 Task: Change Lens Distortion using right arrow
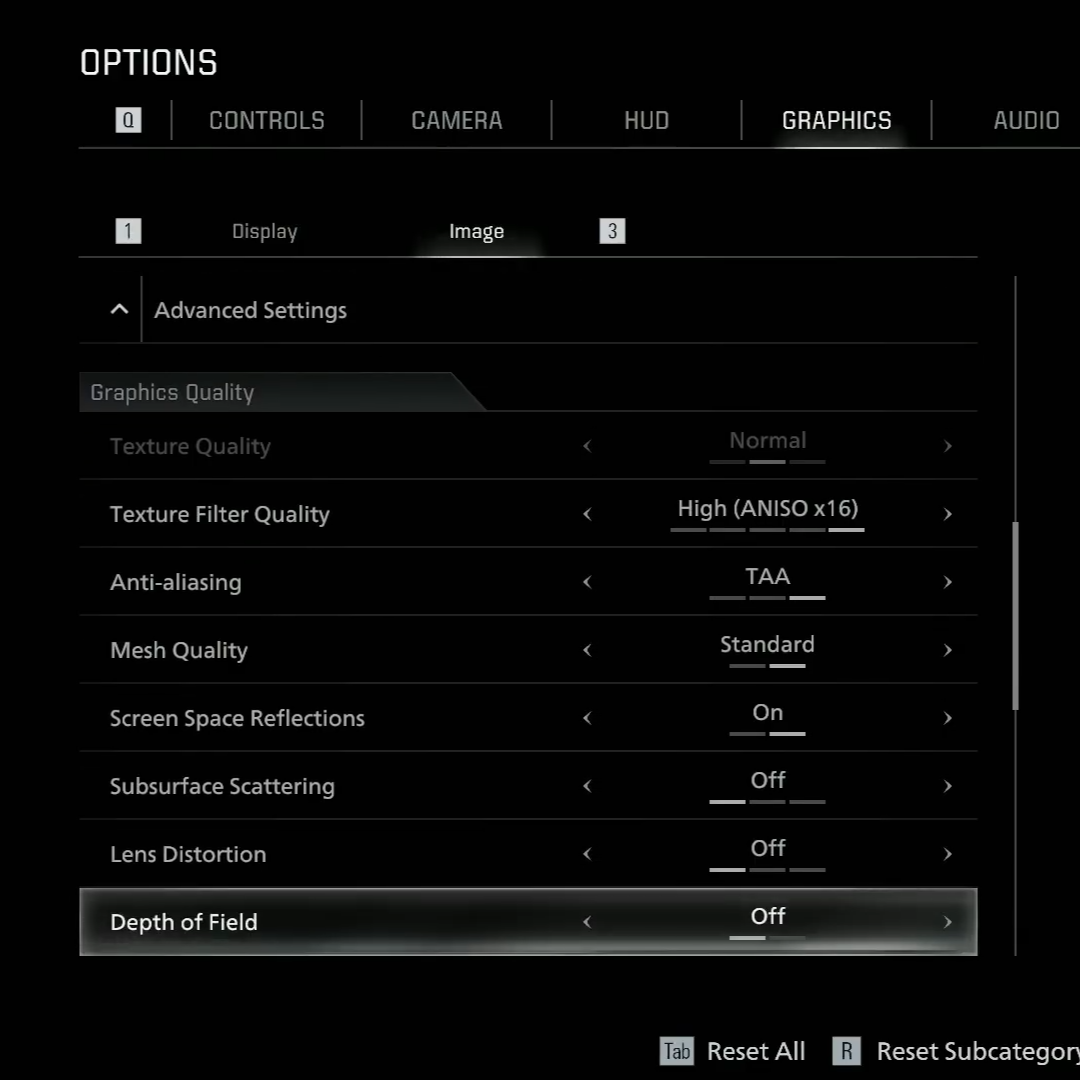947,854
